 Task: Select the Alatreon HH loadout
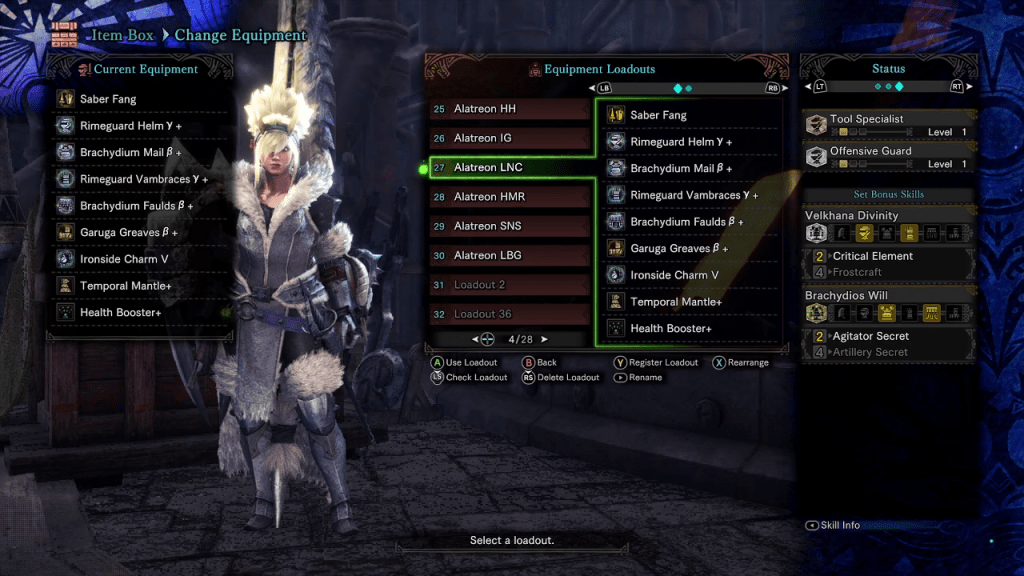tap(510, 109)
